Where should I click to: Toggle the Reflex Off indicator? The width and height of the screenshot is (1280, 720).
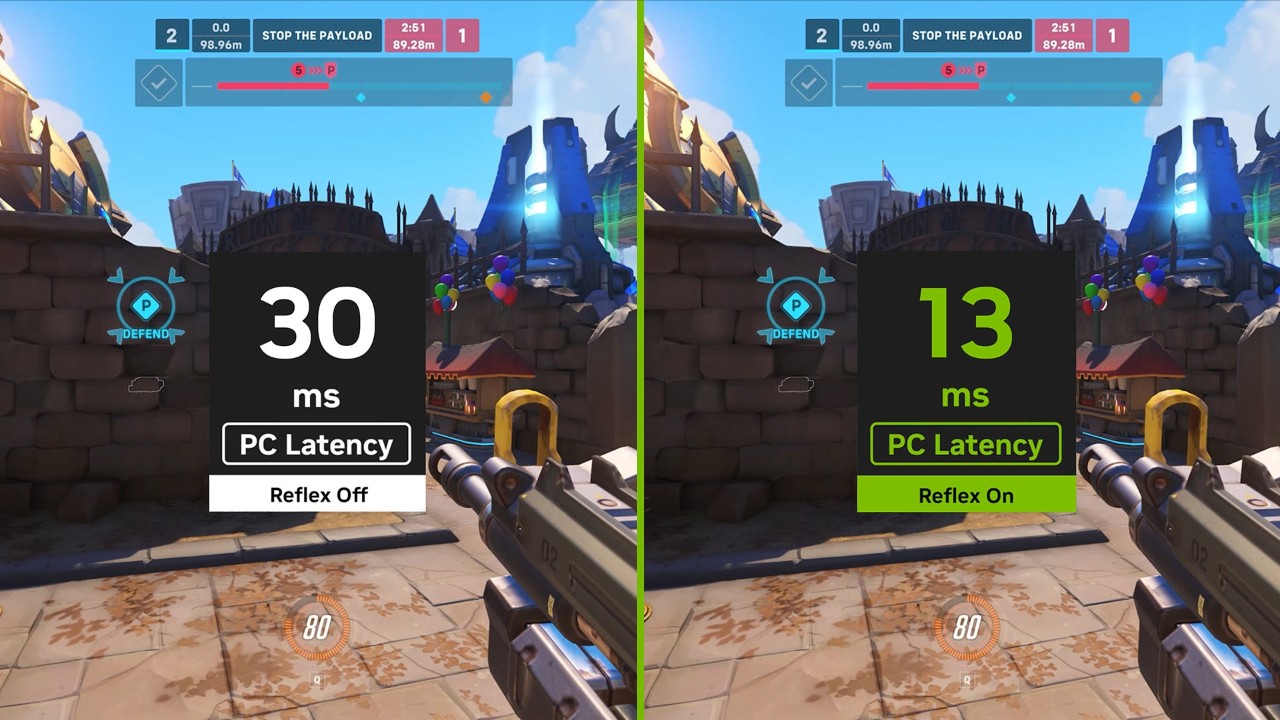tap(317, 494)
